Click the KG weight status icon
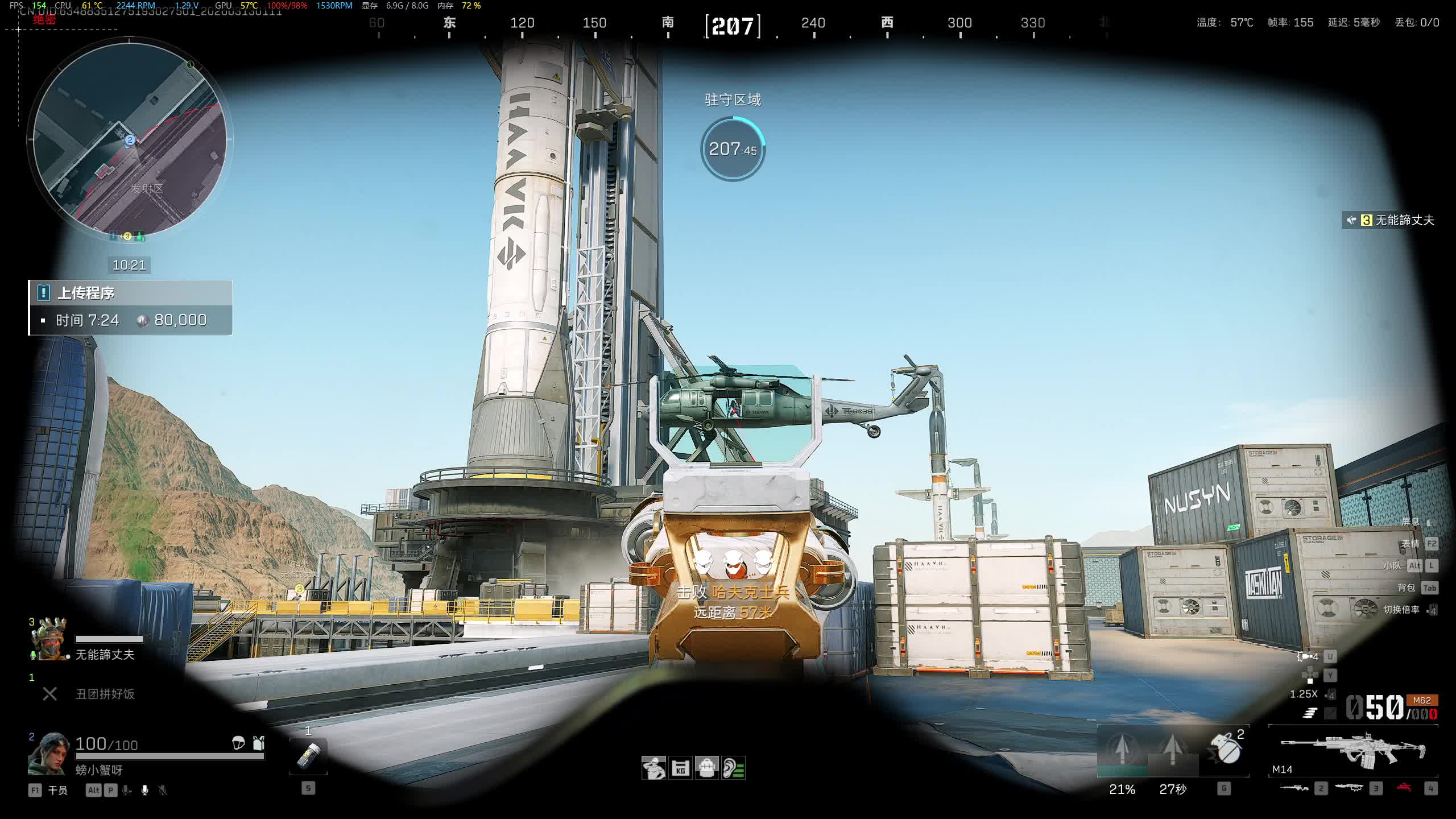This screenshot has height=819, width=1456. 680,768
